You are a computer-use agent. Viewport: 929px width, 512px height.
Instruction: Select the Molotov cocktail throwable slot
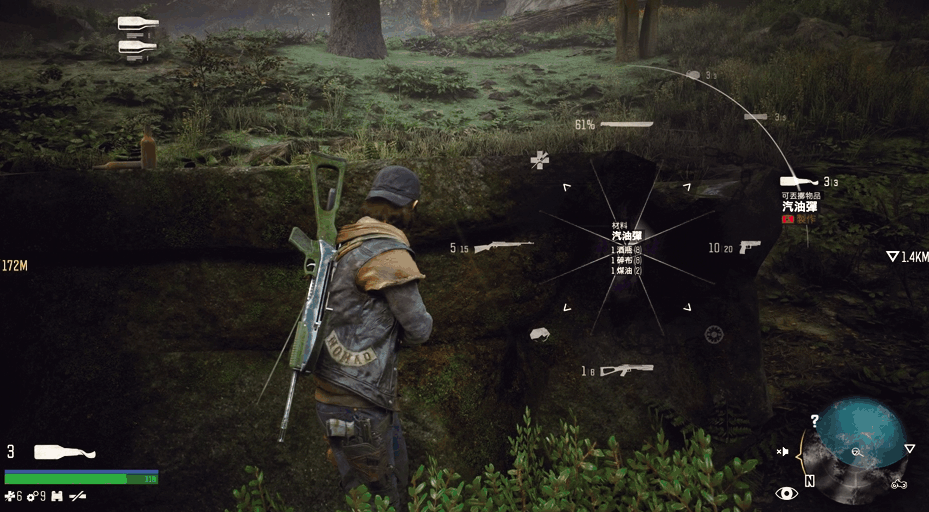point(800,182)
